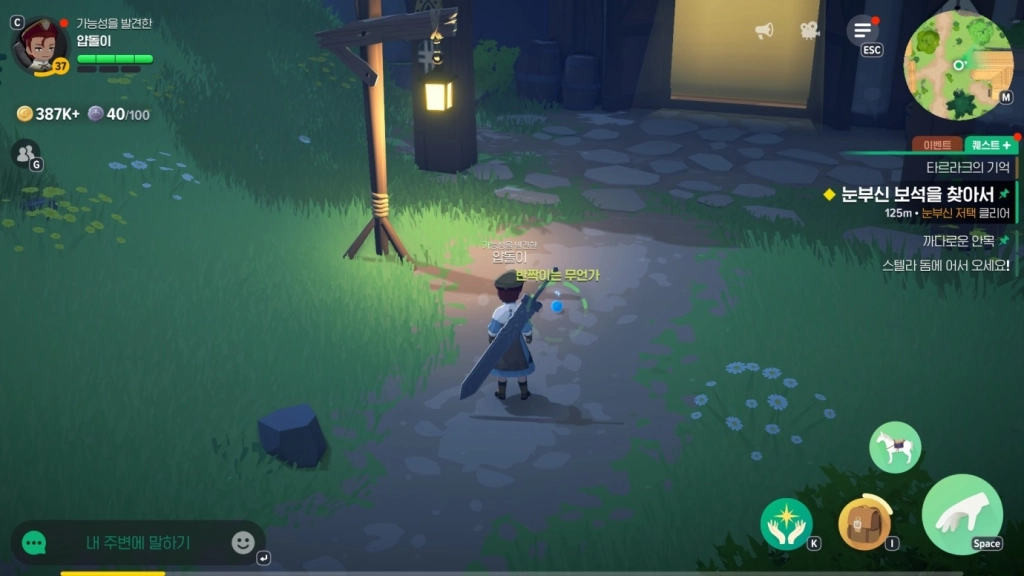Open the video camera mode icon
The image size is (1024, 576).
(x=809, y=31)
